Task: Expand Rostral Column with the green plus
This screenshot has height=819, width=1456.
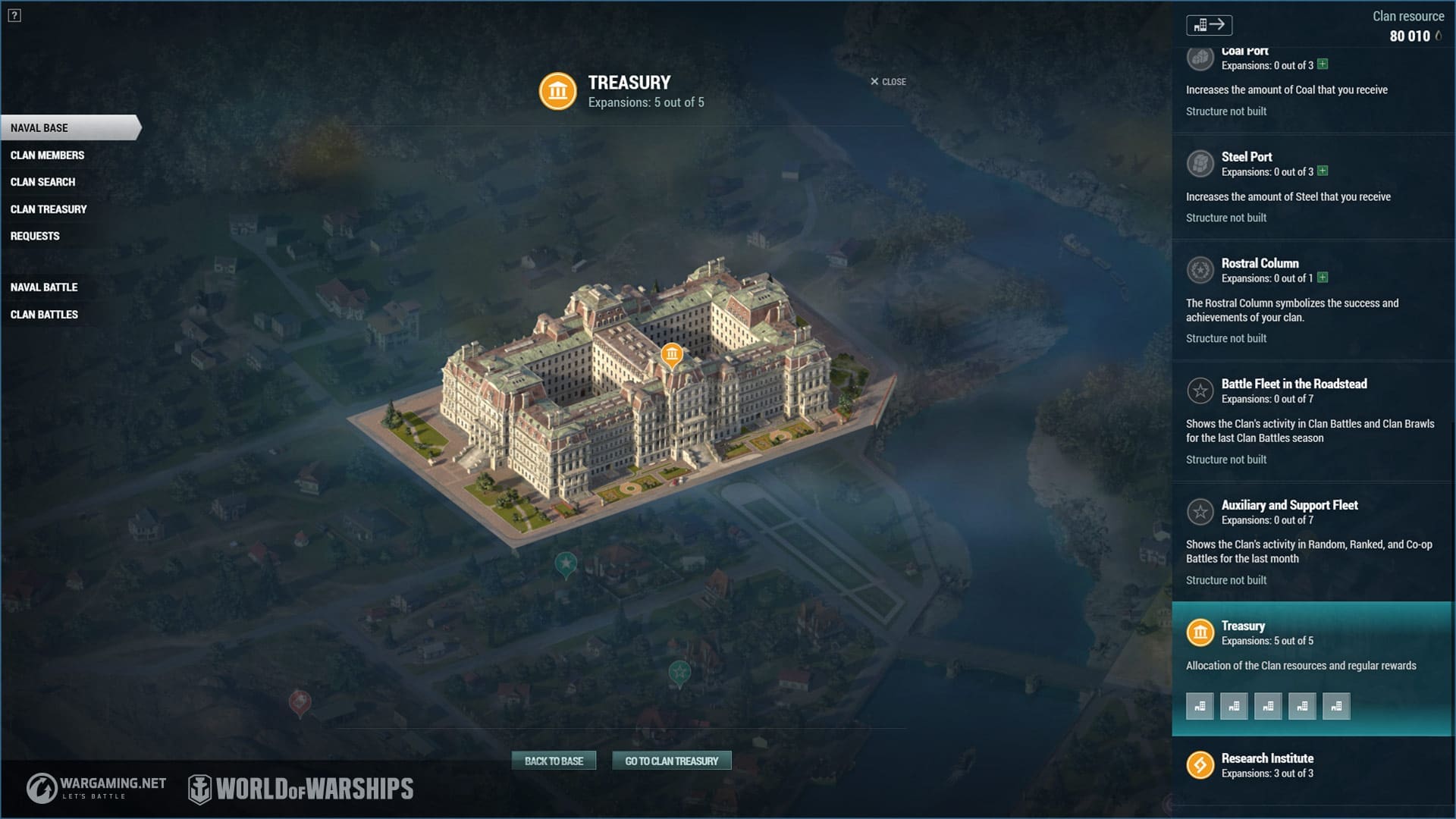Action: [x=1323, y=278]
